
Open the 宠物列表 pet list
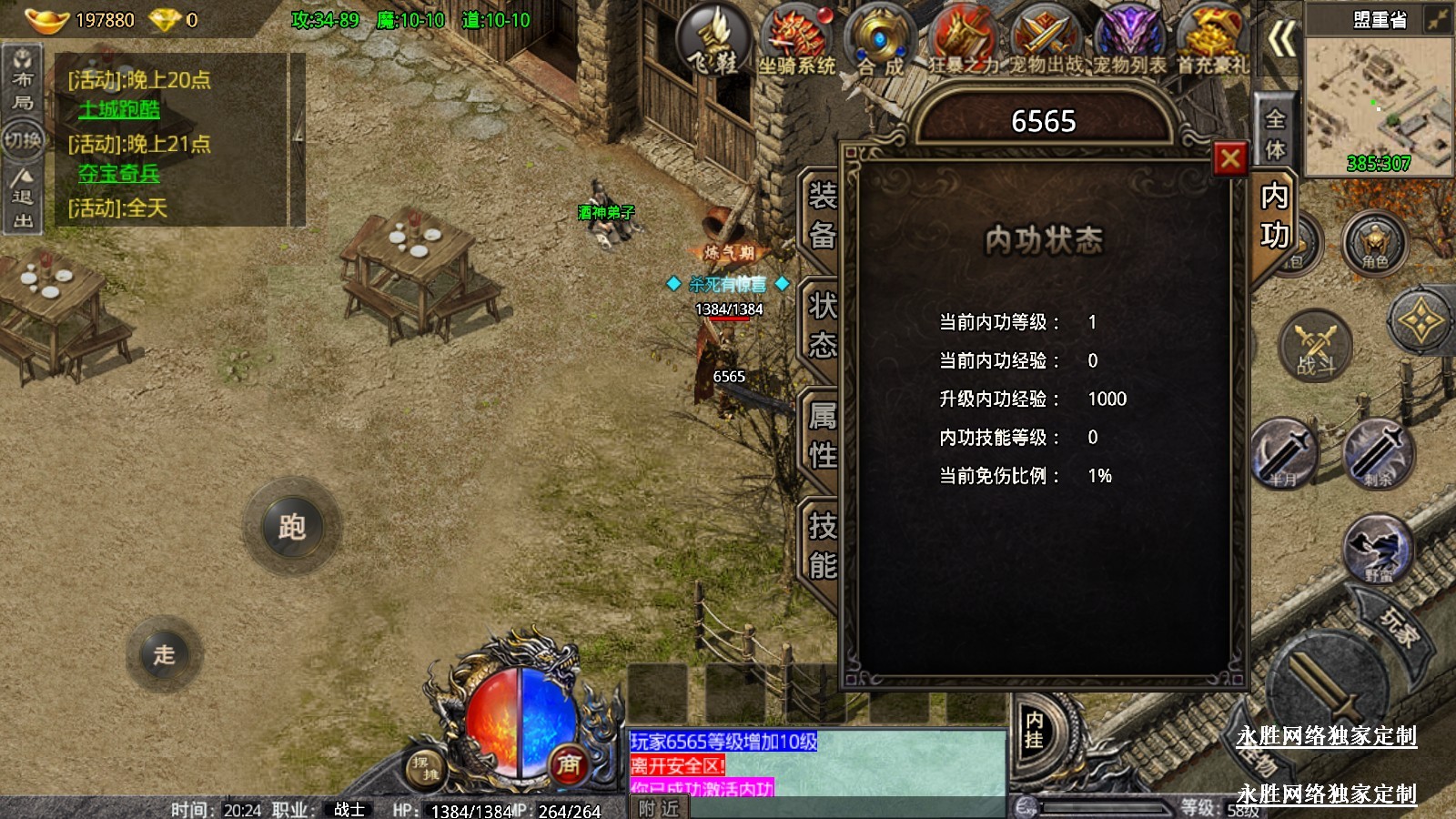point(1128,39)
